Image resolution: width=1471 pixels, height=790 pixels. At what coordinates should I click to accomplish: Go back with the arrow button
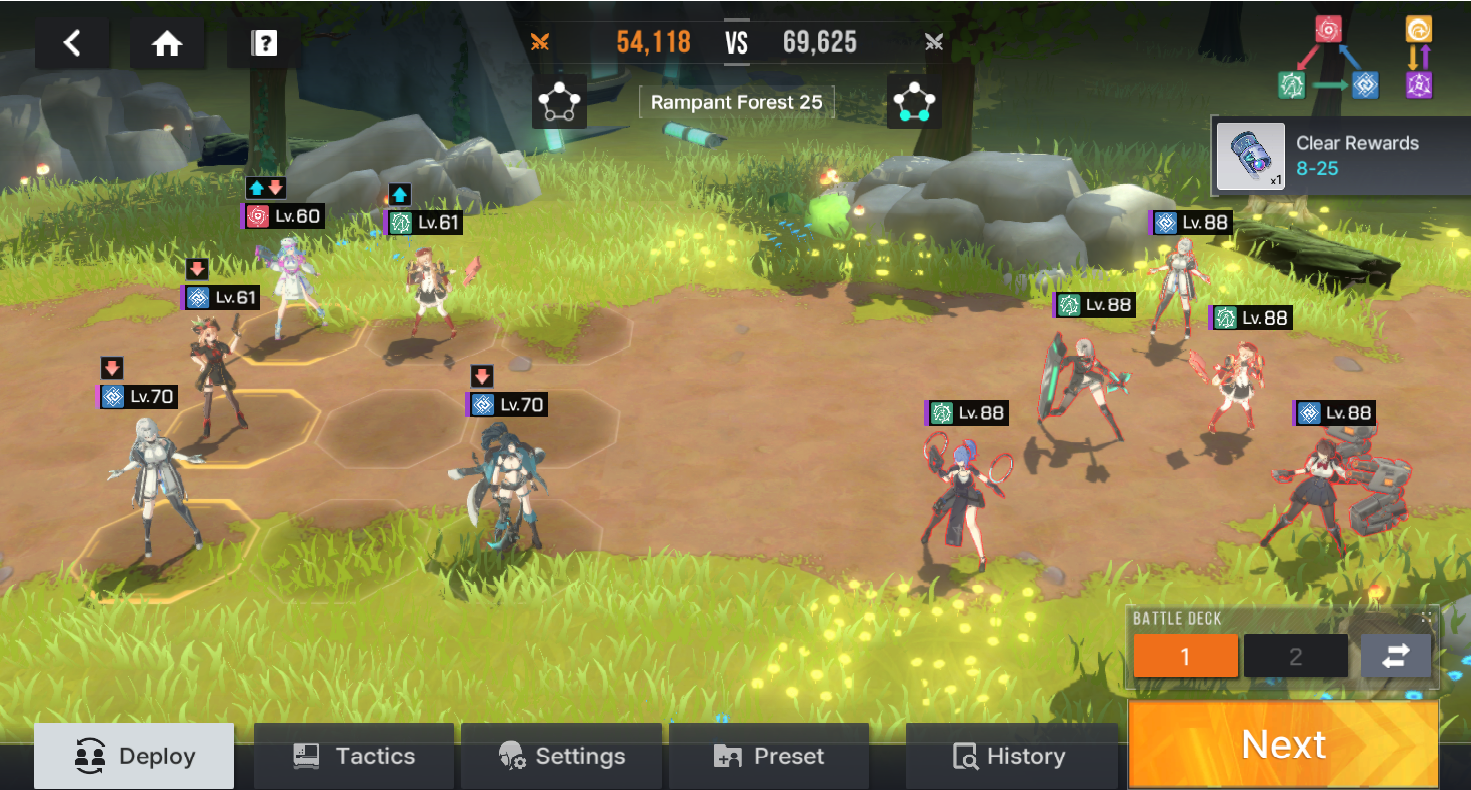72,43
